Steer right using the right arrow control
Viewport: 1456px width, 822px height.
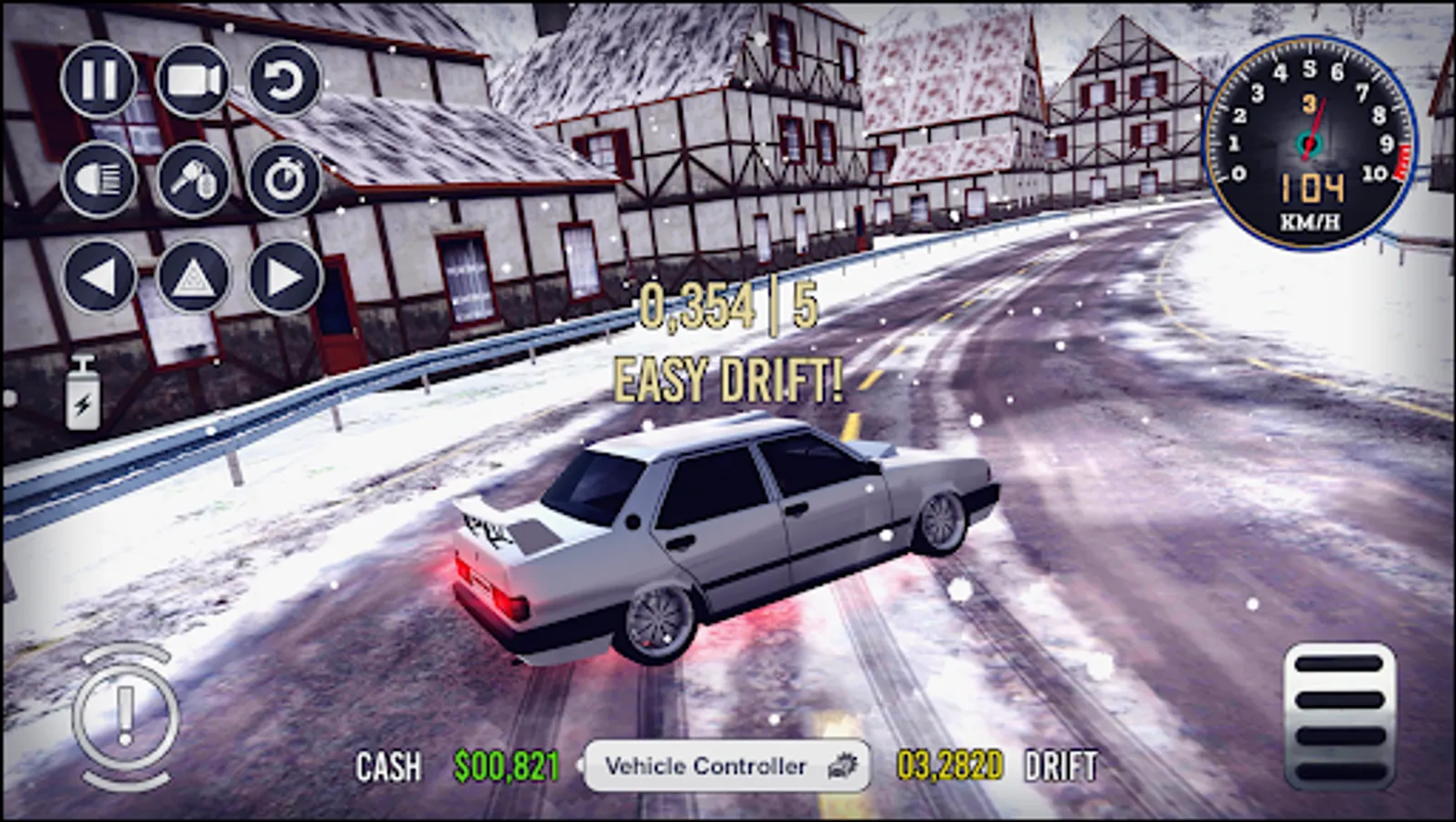(284, 276)
